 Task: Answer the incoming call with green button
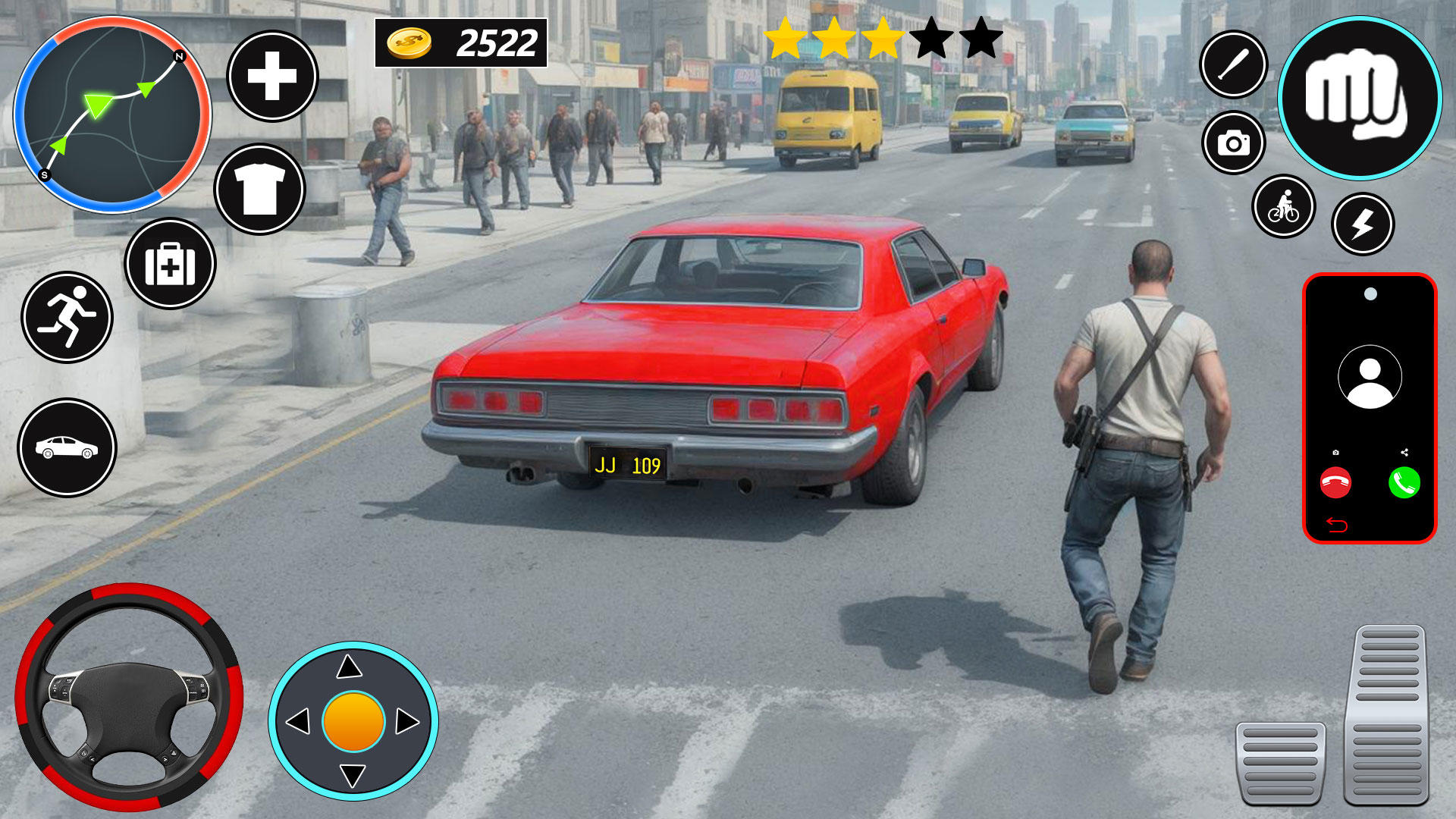click(x=1404, y=482)
